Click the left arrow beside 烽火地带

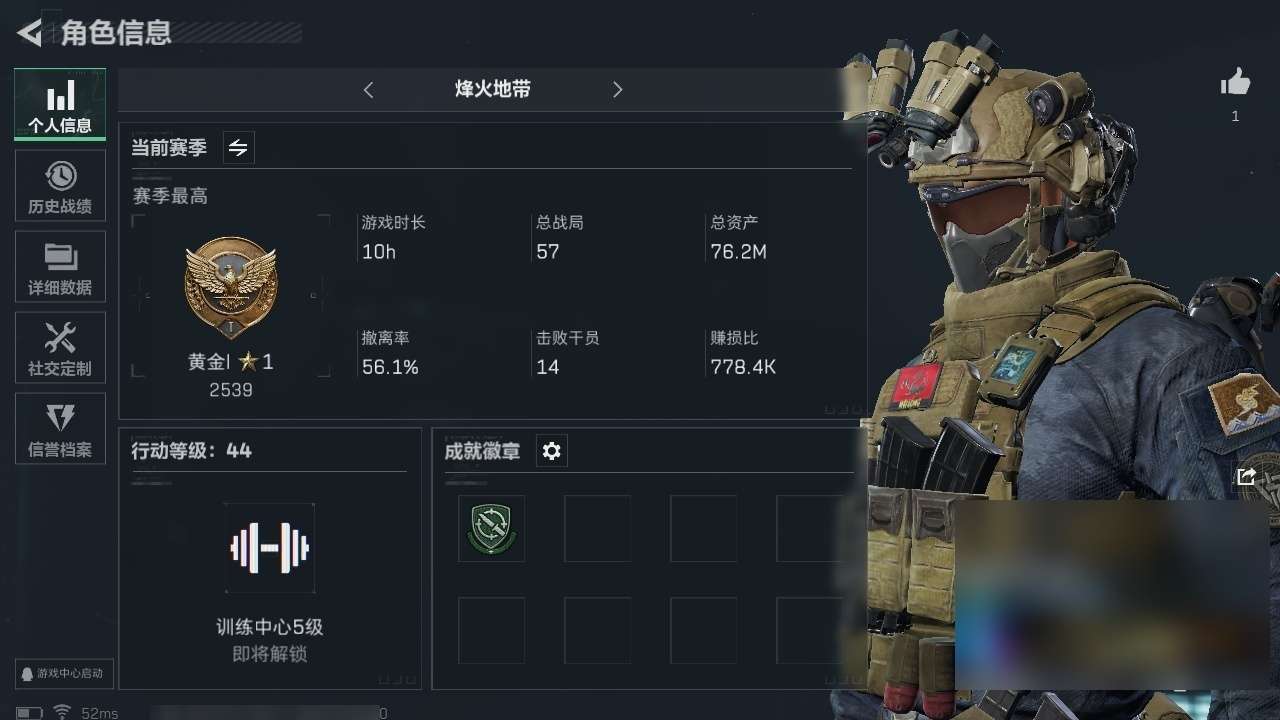(368, 90)
